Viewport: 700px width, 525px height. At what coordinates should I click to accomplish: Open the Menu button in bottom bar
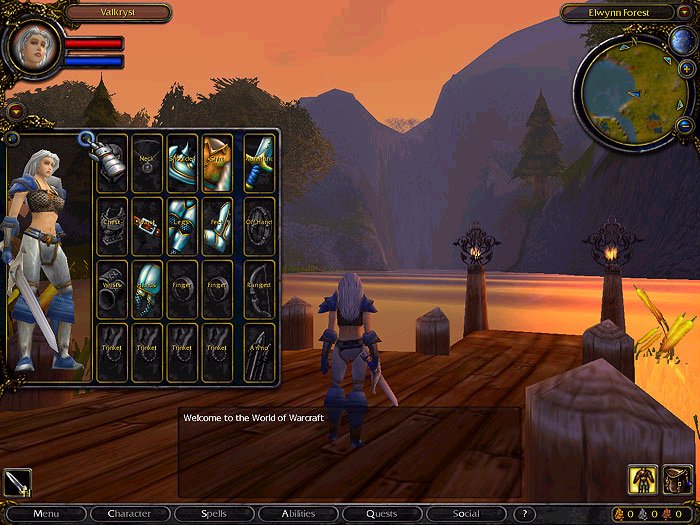tap(47, 514)
